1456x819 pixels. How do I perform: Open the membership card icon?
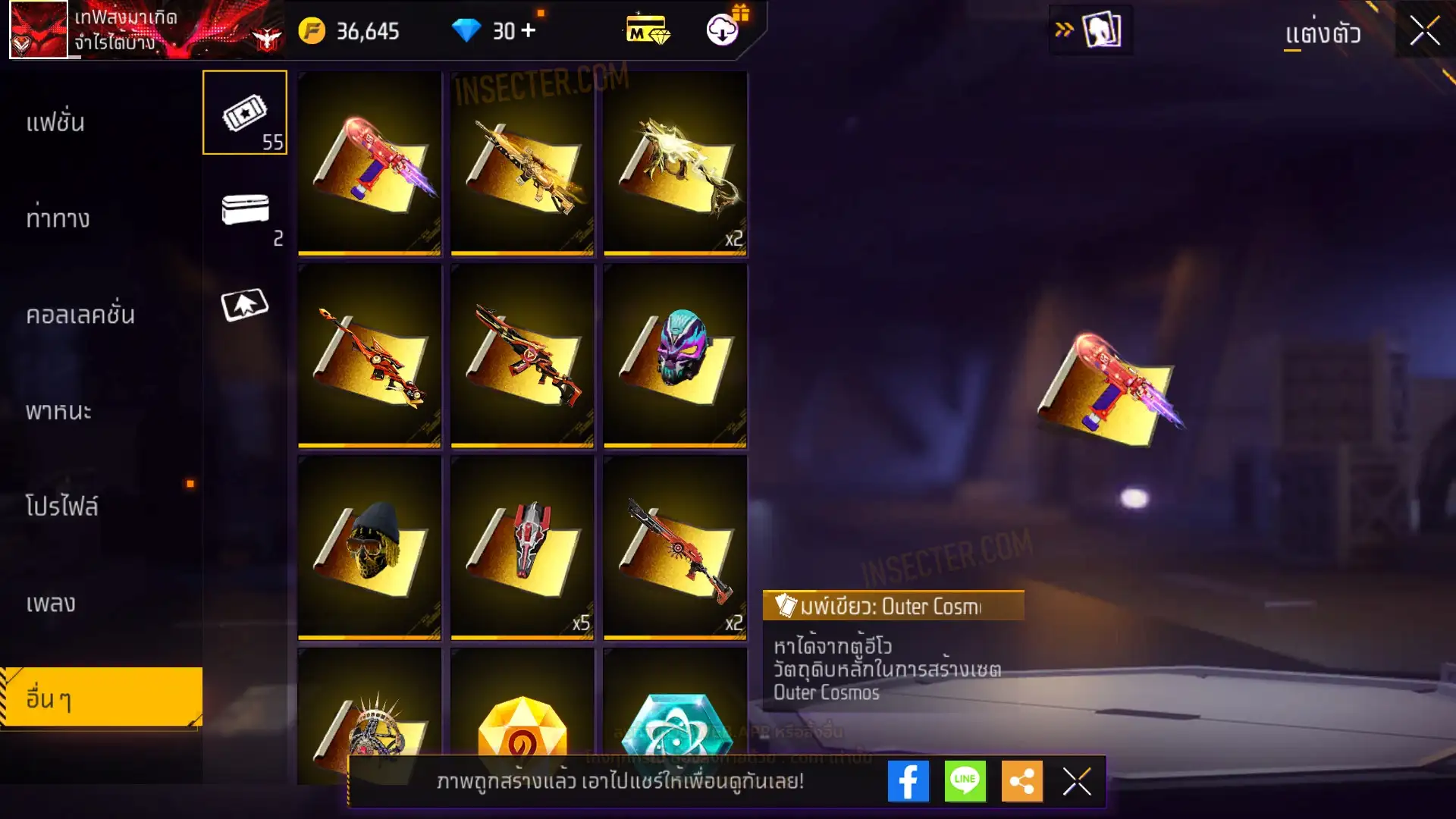[x=647, y=31]
